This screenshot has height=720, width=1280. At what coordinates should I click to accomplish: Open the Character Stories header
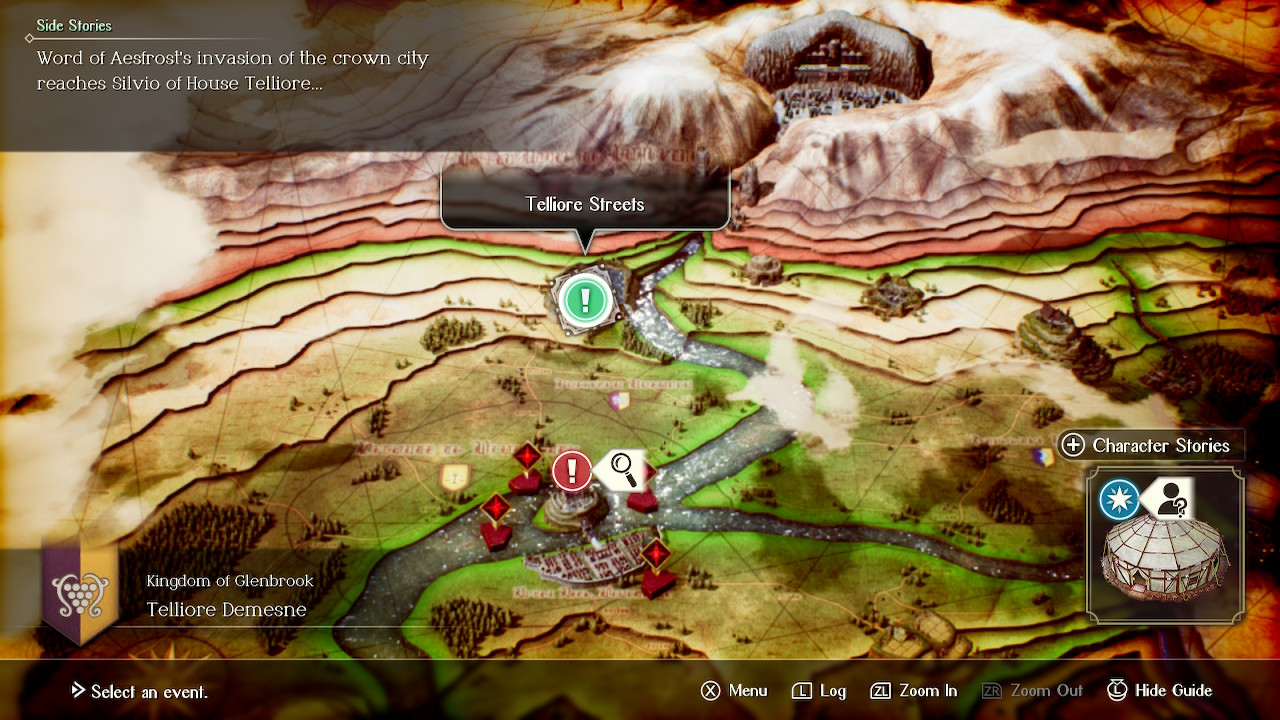(x=1147, y=446)
